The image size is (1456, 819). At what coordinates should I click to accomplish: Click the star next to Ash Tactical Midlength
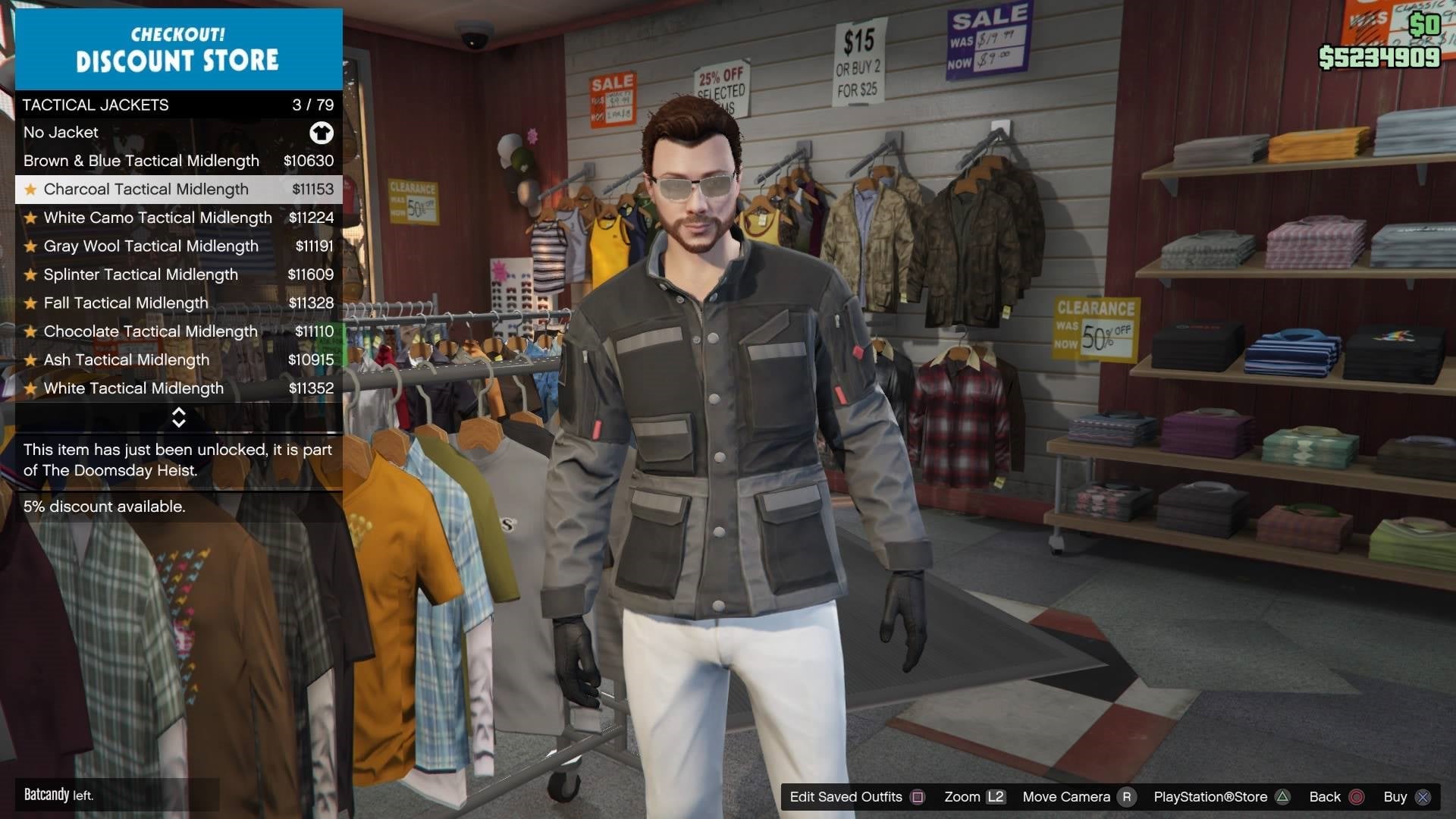tap(30, 359)
